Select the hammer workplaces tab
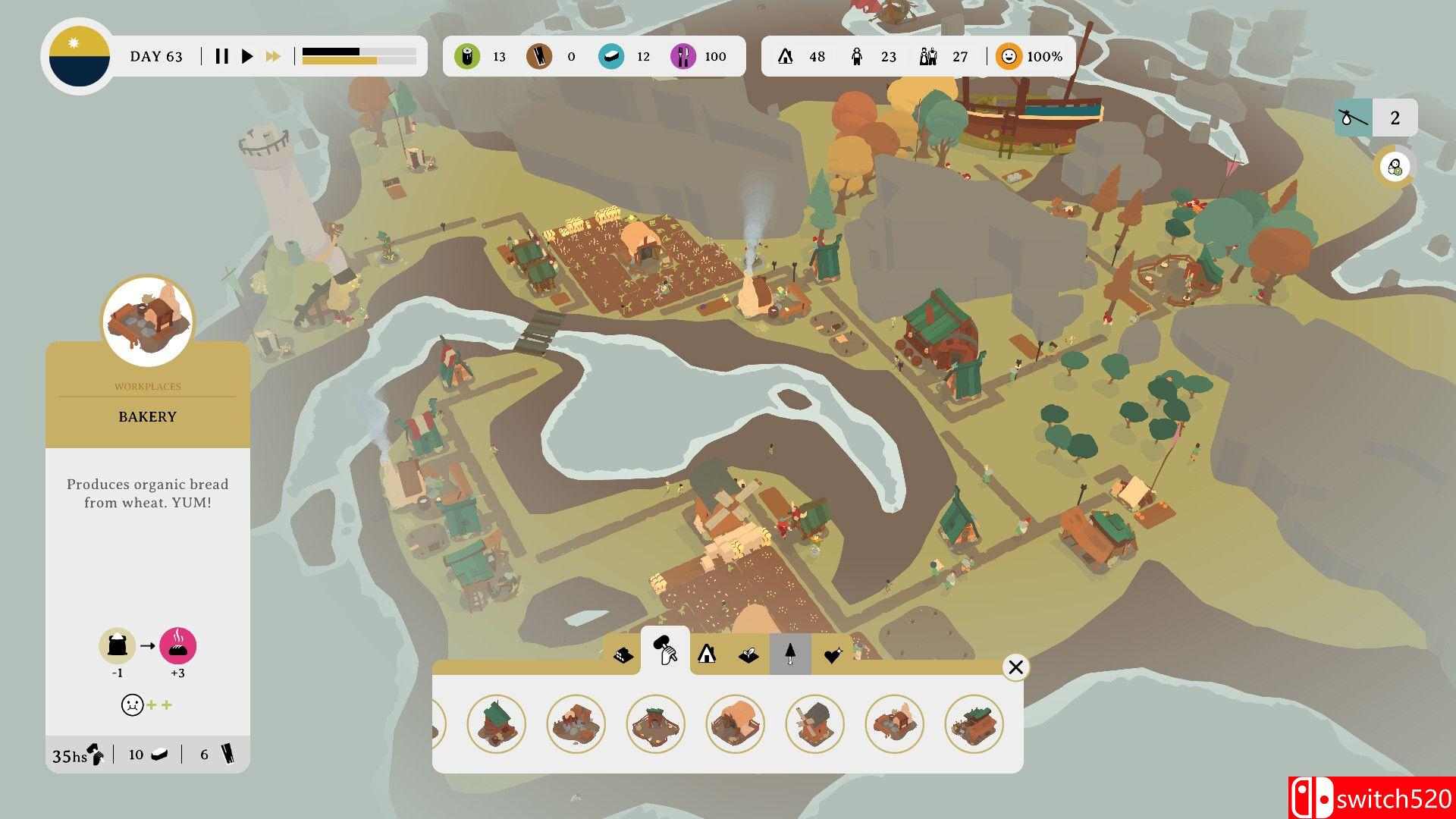Image resolution: width=1456 pixels, height=819 pixels. pos(665,652)
